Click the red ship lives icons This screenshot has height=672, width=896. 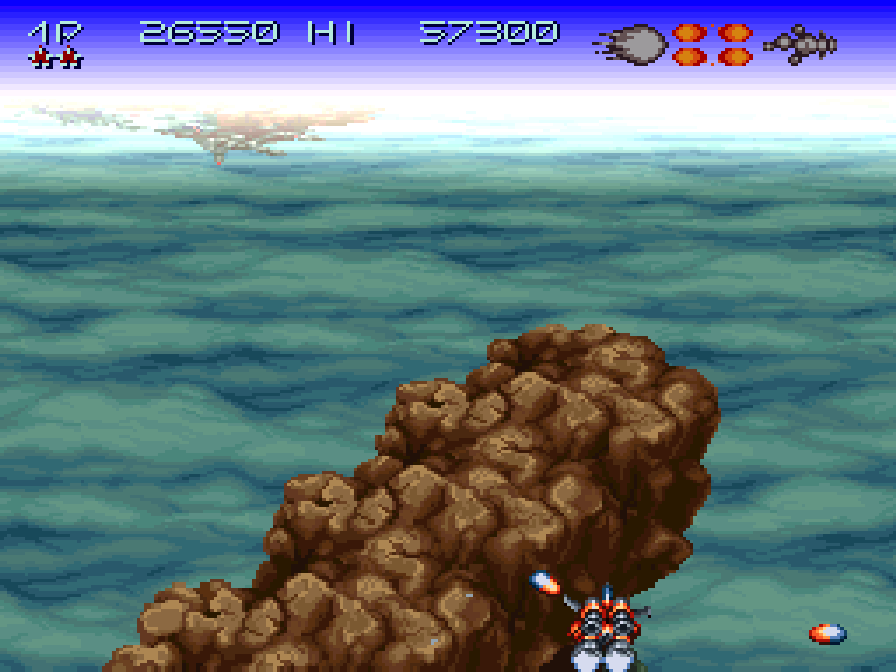point(56,59)
